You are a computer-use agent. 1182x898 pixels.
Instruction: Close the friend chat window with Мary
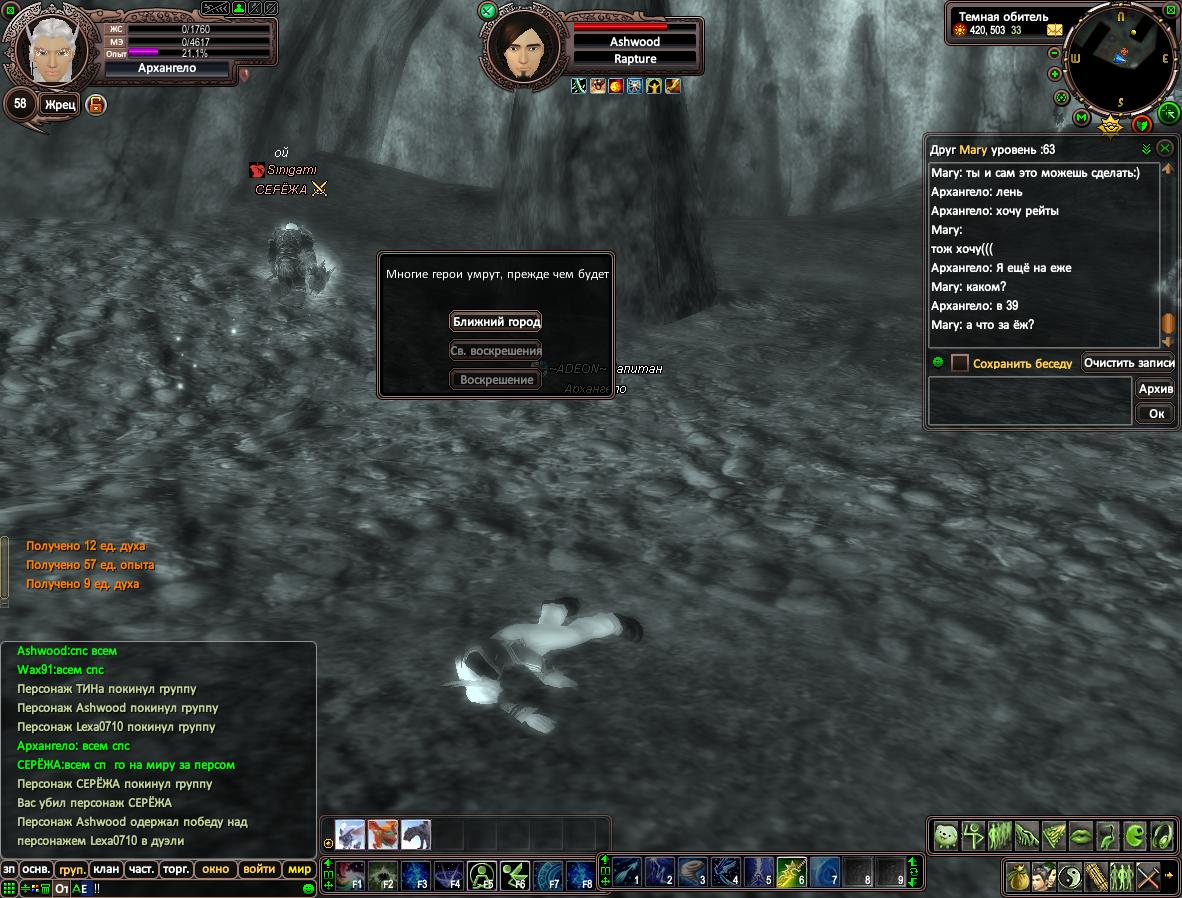point(1165,148)
